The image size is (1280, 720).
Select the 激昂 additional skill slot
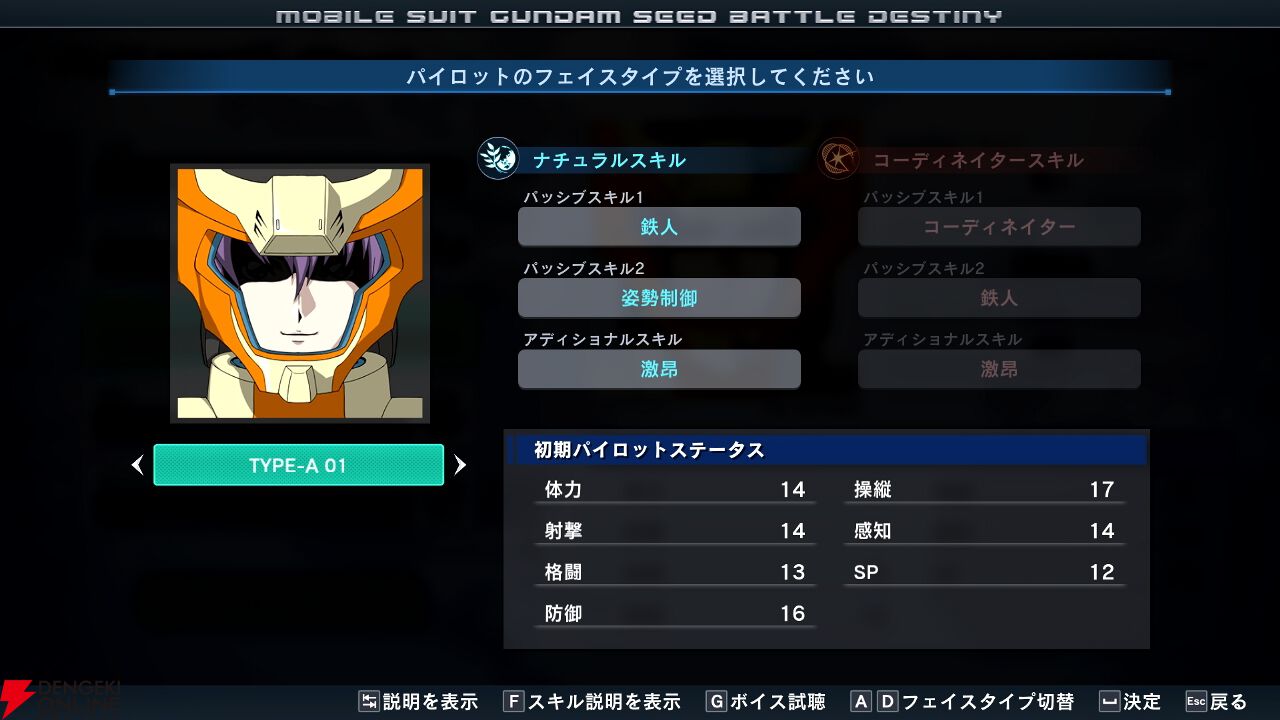(659, 369)
